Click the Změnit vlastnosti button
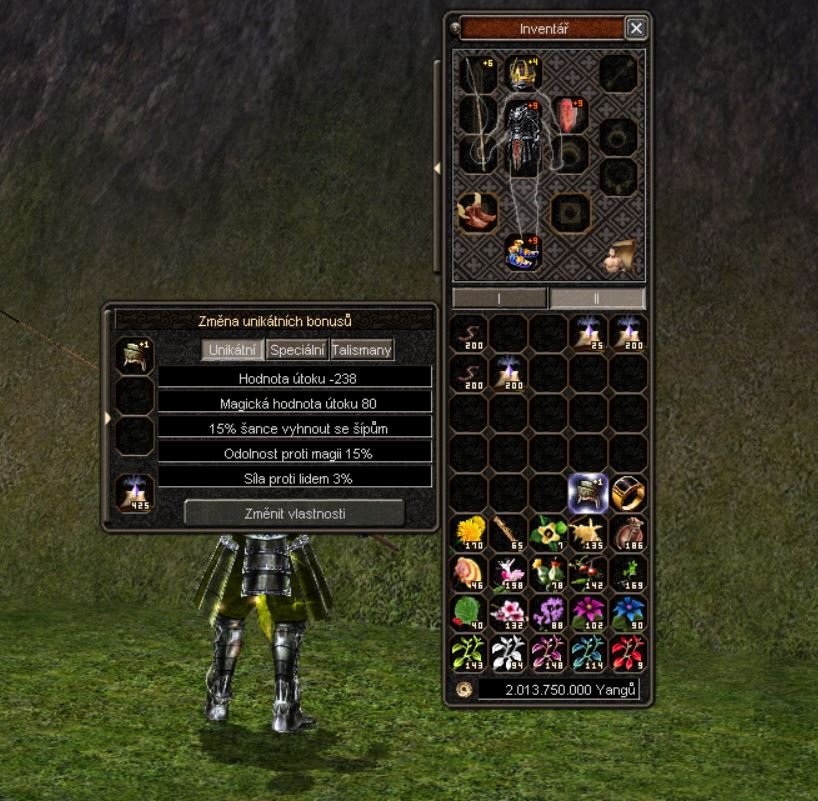Screen dimensions: 818x801 pyautogui.click(x=294, y=513)
